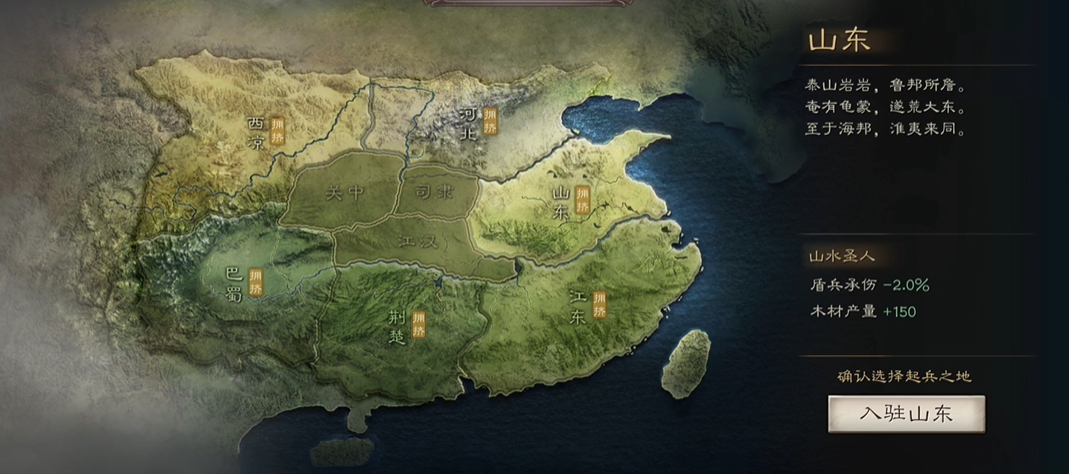
Task: Select the 西凉 region on the map
Action: (x=258, y=133)
